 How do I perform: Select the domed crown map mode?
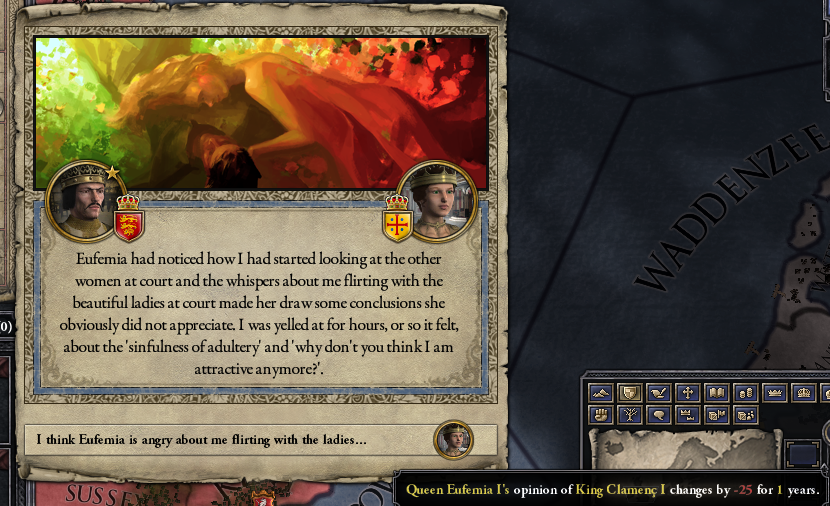click(803, 392)
